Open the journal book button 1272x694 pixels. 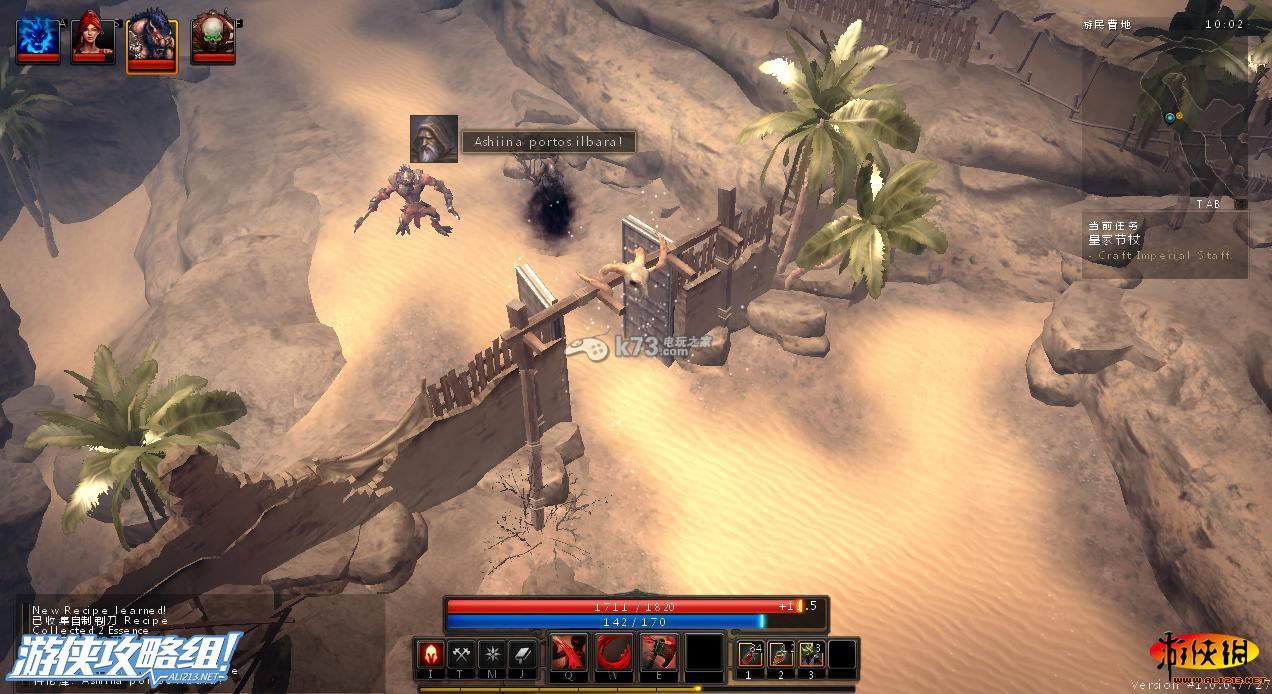(522, 654)
